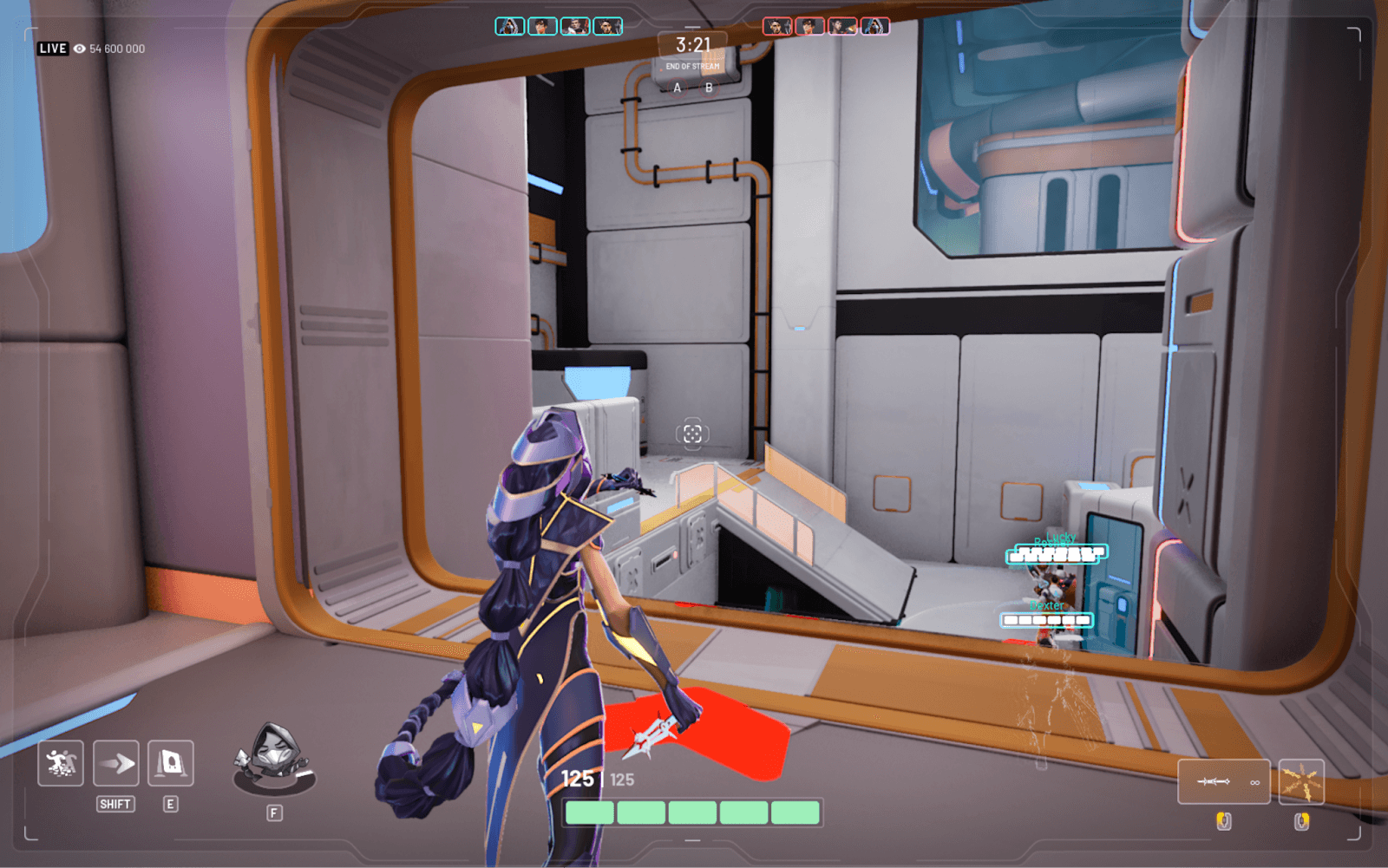Click the hooded masked portrait on teal team
1388x868 pixels.
(x=510, y=27)
